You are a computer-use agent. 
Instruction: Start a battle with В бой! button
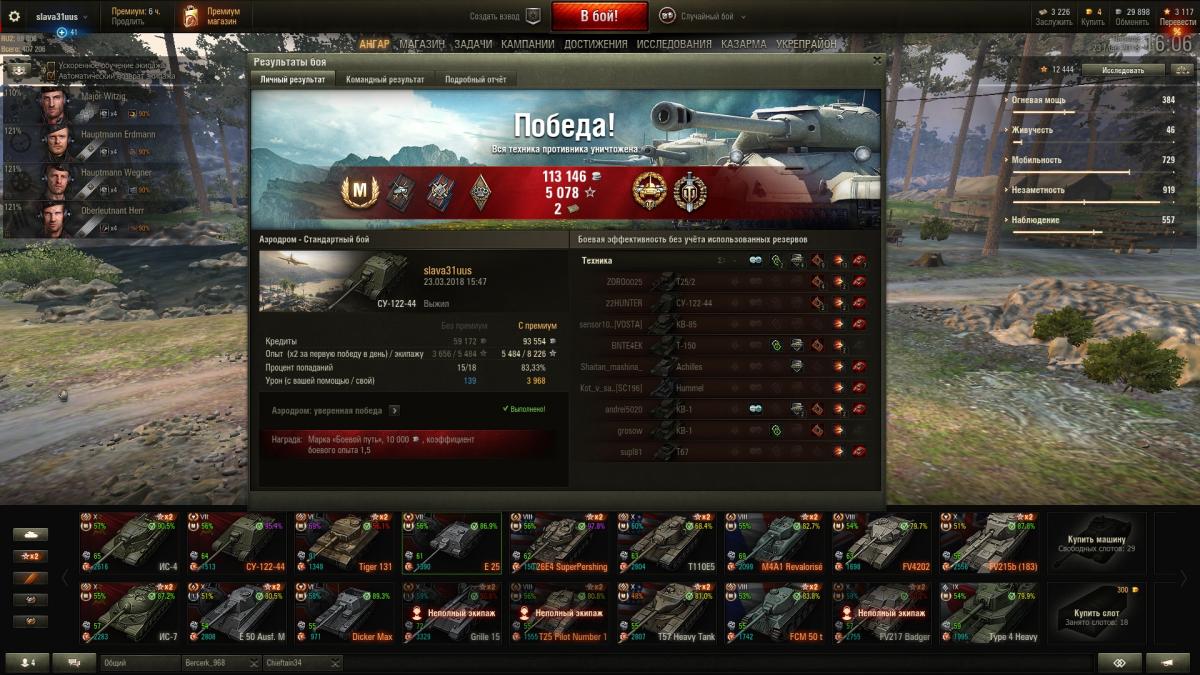599,16
